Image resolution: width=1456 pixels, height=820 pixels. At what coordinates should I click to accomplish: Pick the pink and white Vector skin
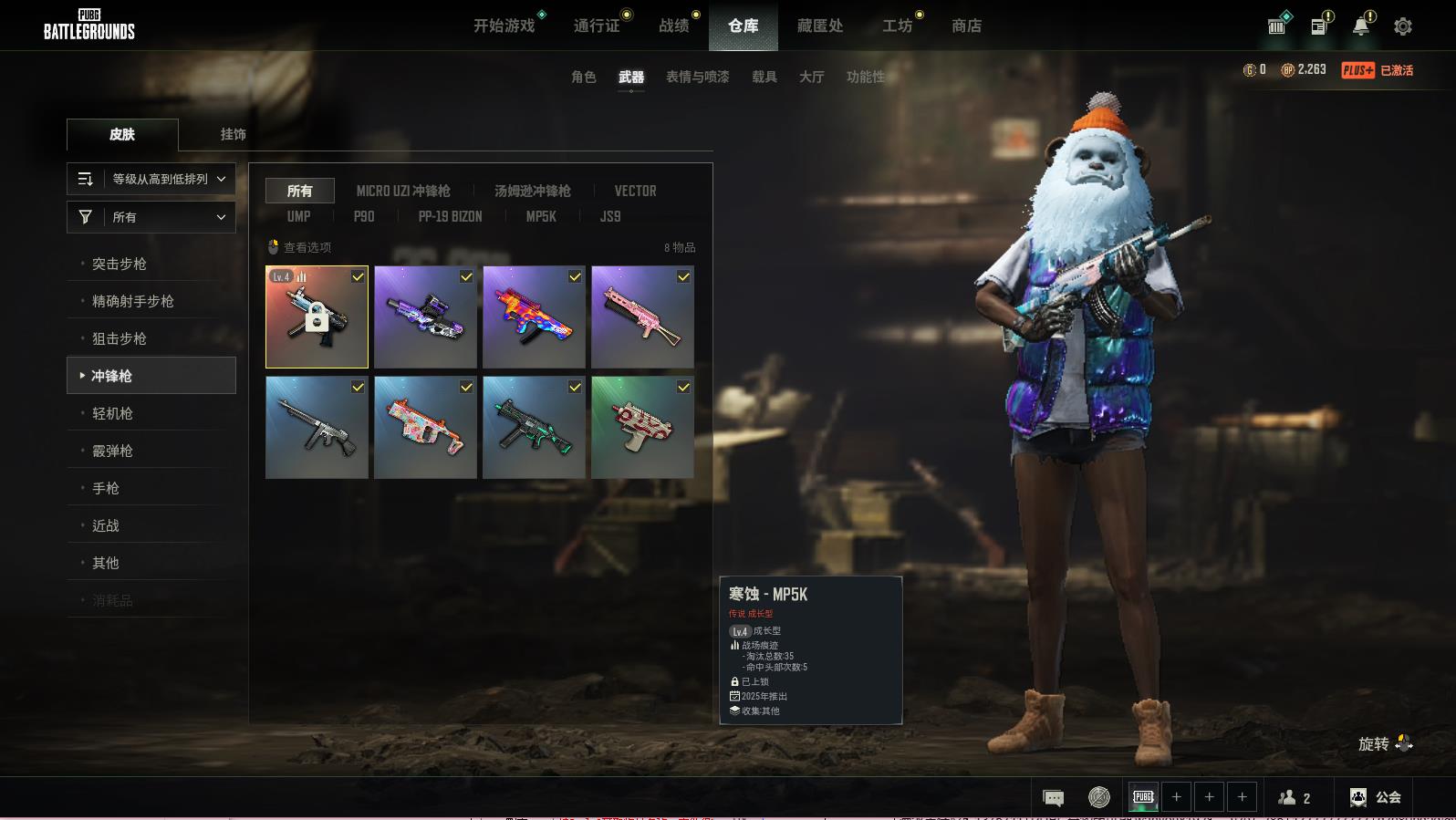tap(425, 428)
